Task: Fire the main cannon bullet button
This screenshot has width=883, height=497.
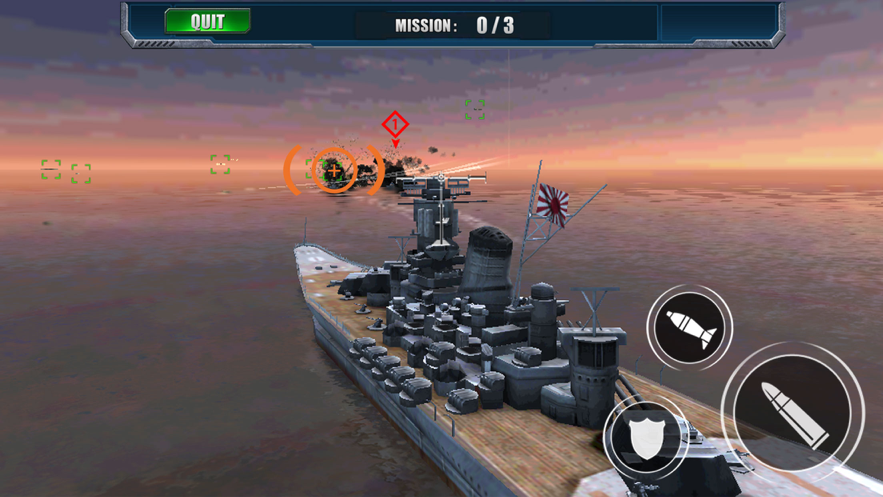Action: point(794,409)
